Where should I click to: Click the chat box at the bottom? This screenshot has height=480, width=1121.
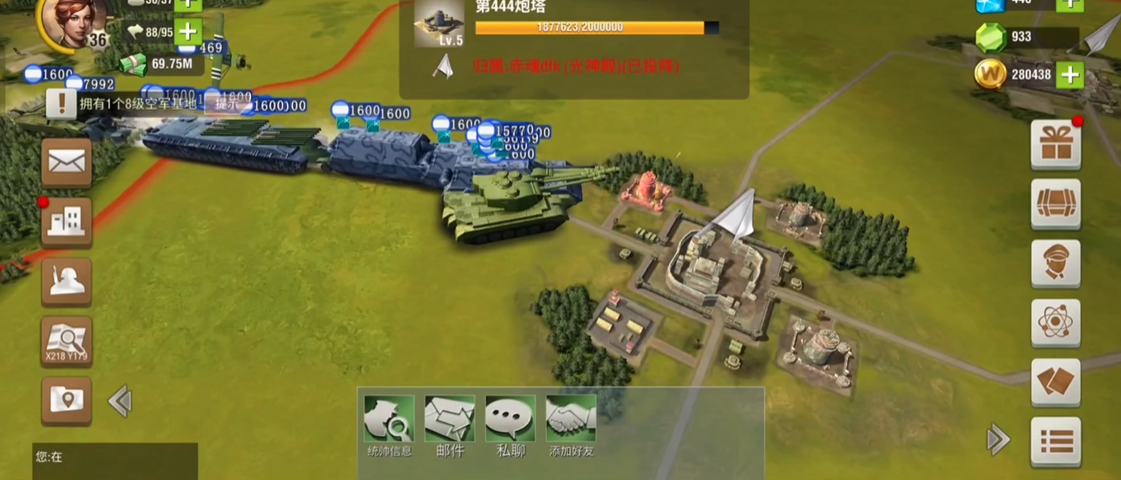(114, 457)
